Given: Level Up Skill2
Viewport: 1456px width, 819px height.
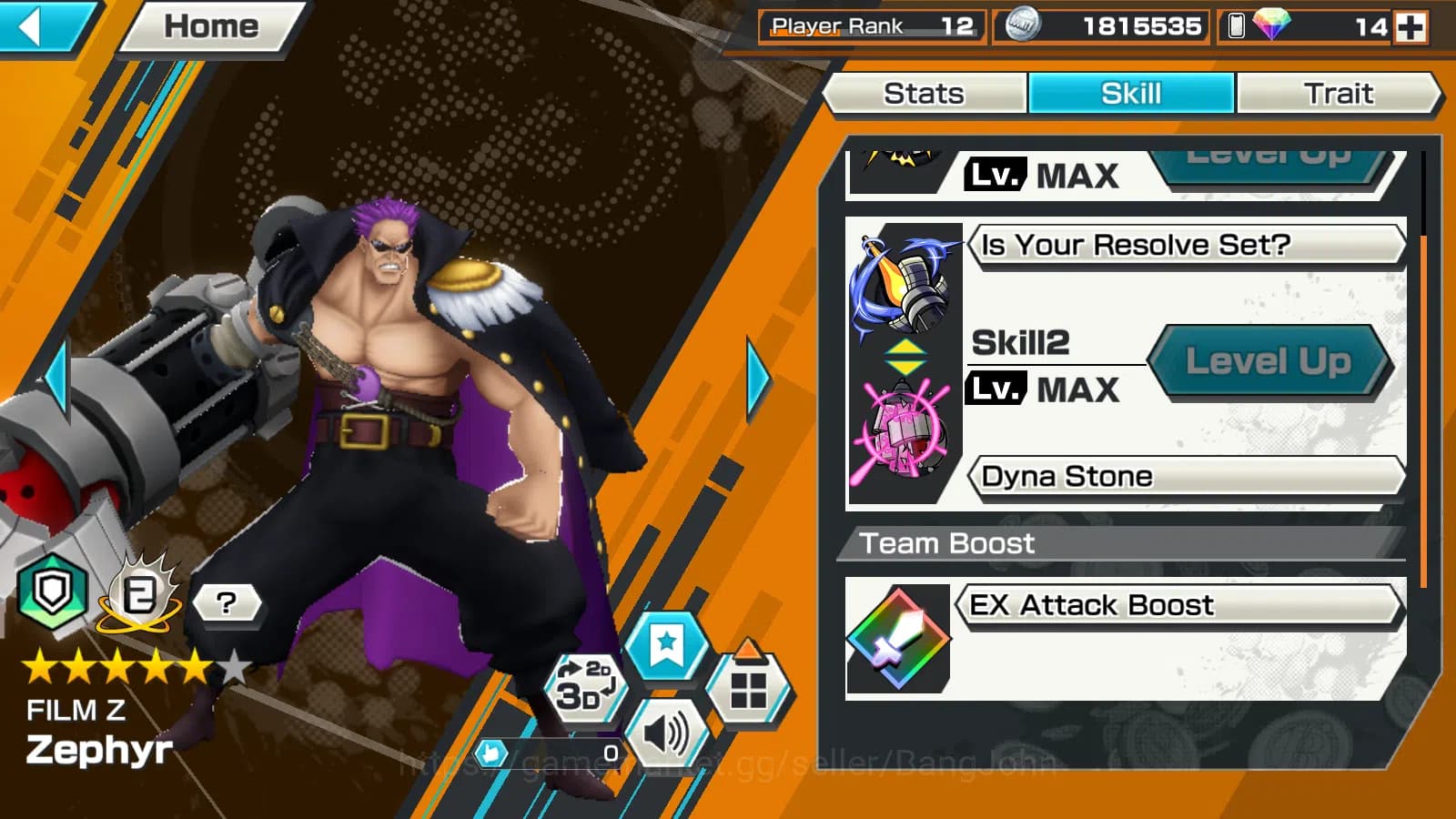Looking at the screenshot, I should [x=1269, y=362].
